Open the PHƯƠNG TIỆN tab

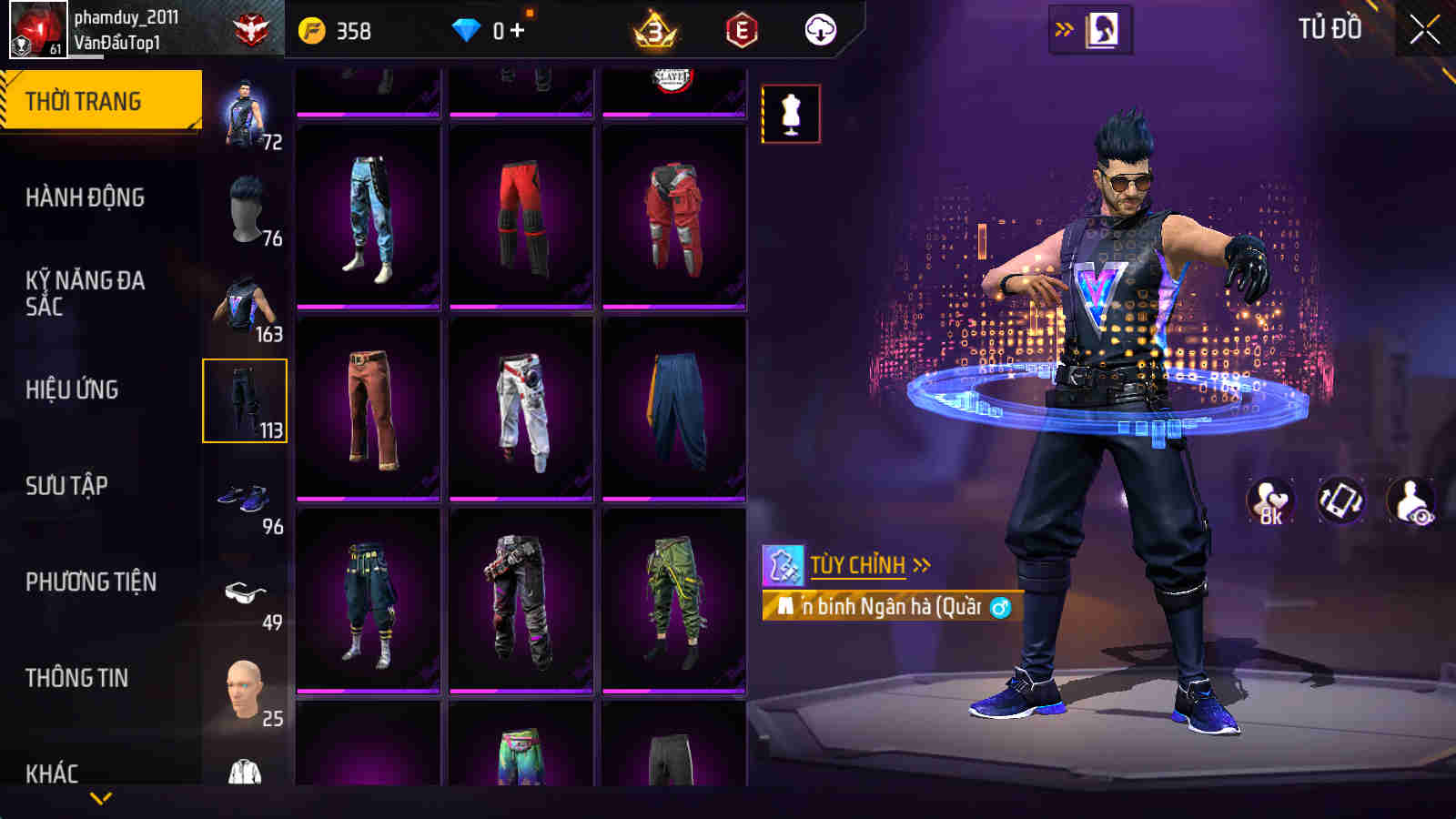pyautogui.click(x=91, y=580)
